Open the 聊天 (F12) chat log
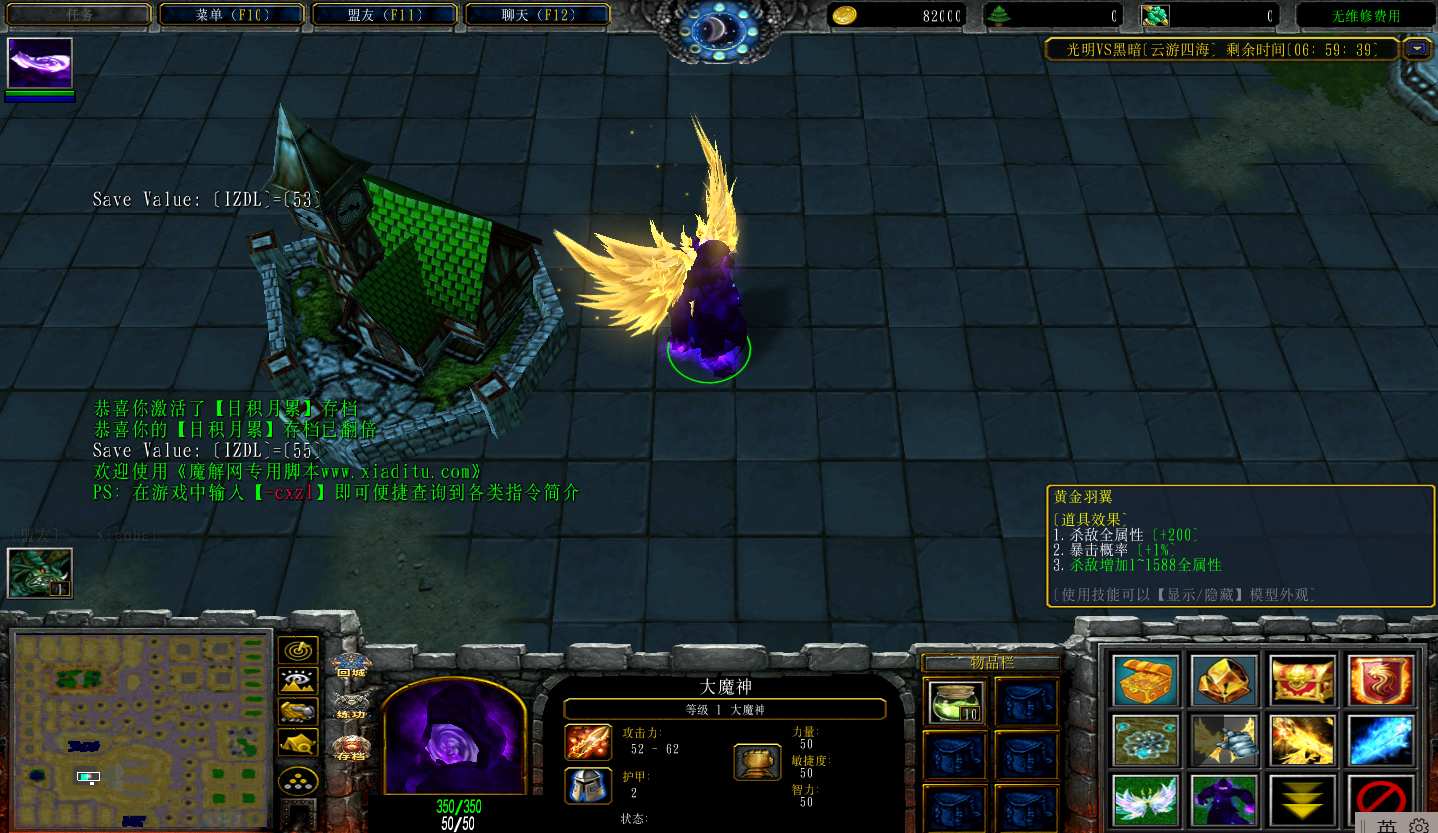1438x833 pixels. [537, 15]
